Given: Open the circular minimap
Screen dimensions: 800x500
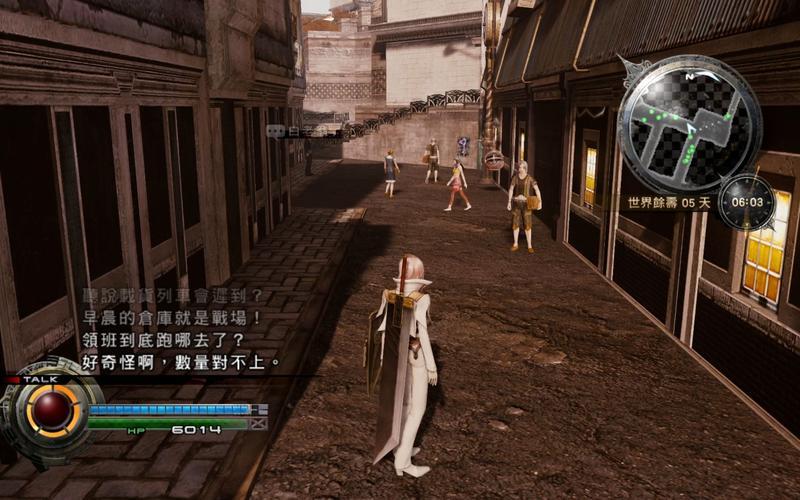Looking at the screenshot, I should click(689, 124).
